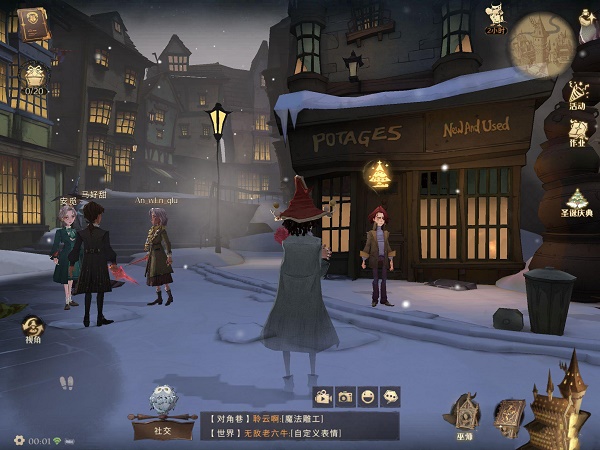Open the 活动 events menu
The image size is (600, 450).
tap(577, 95)
